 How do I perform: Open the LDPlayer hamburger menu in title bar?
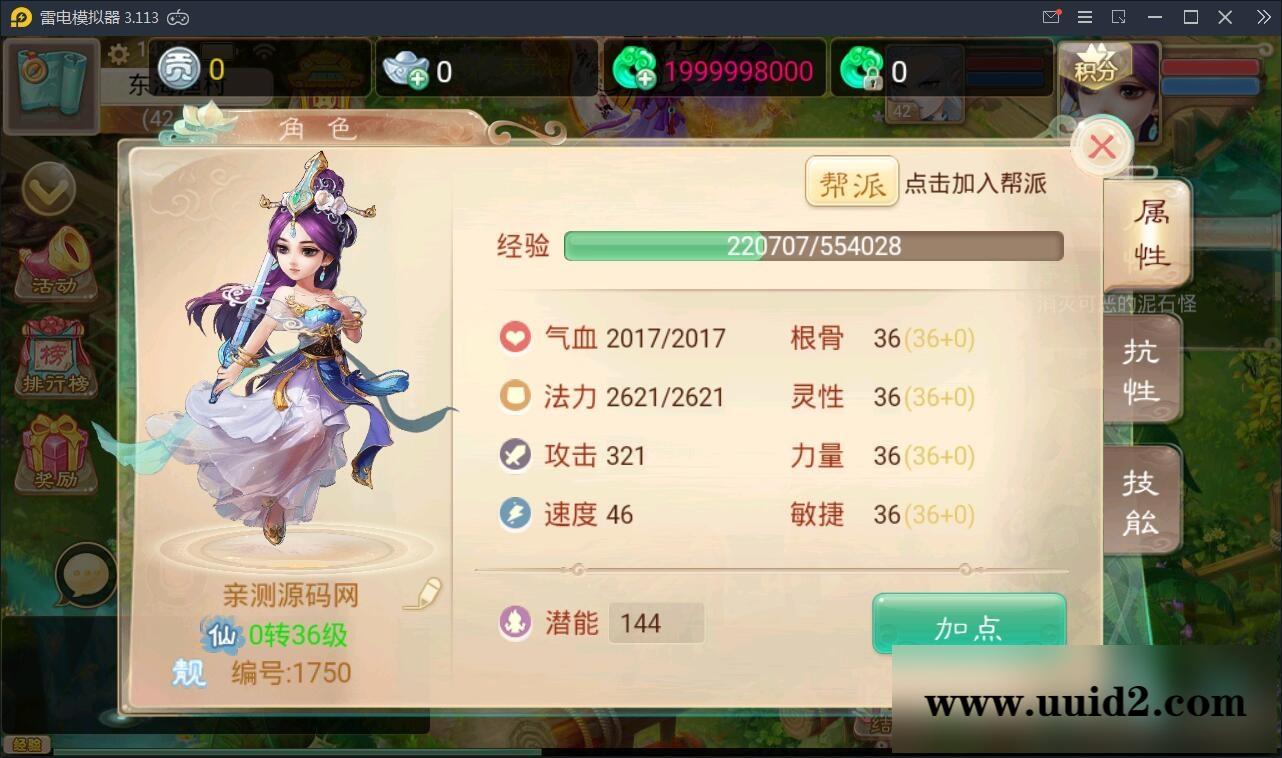click(1084, 16)
